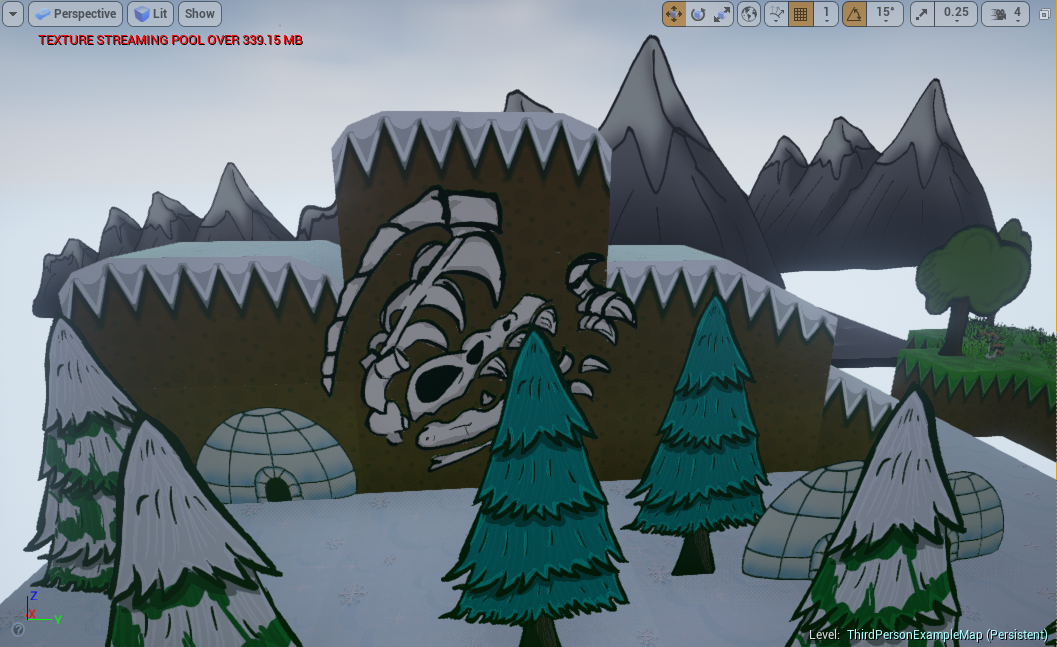Adjust the camera speed setting

[x=1006, y=14]
